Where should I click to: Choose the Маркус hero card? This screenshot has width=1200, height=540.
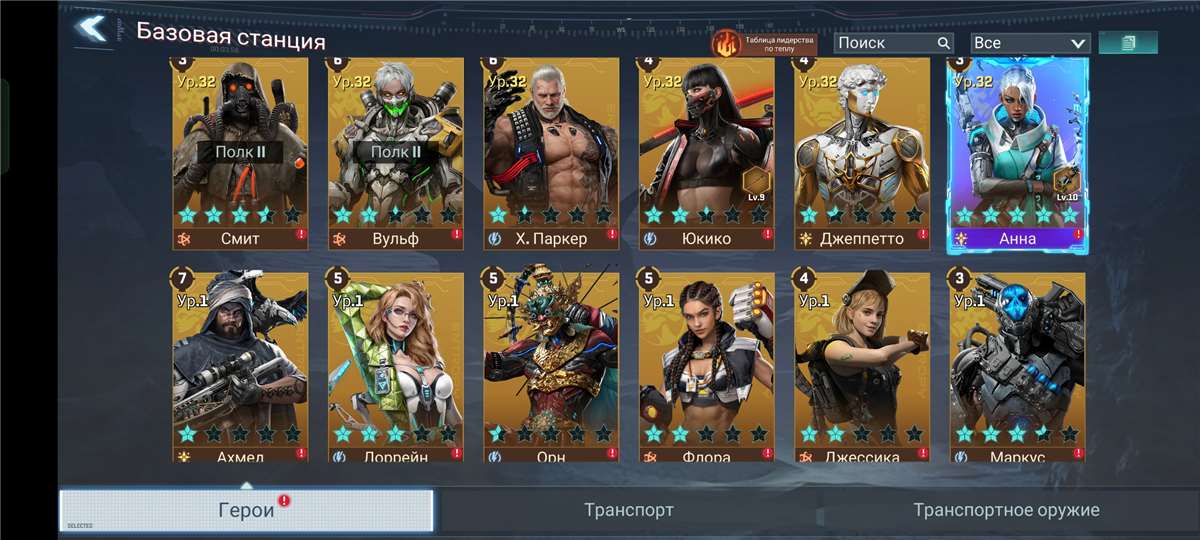click(1018, 365)
